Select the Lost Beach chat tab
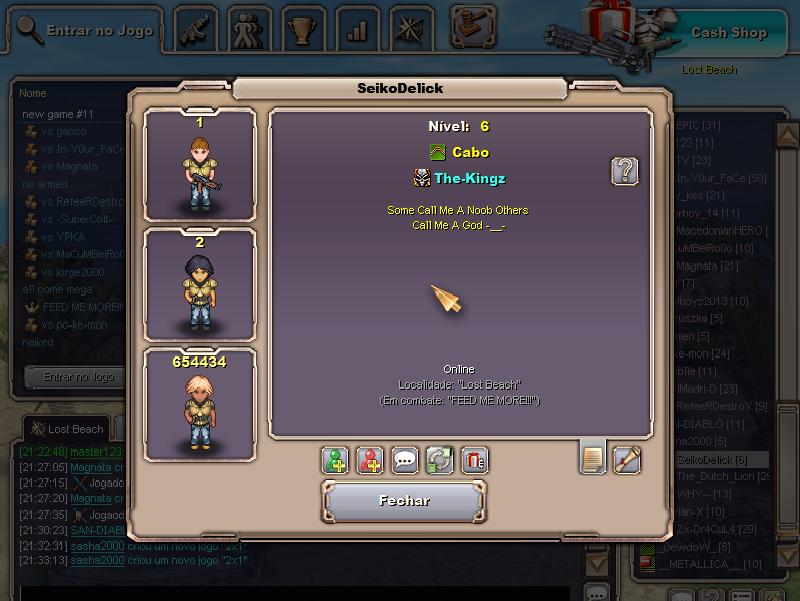 [67, 429]
